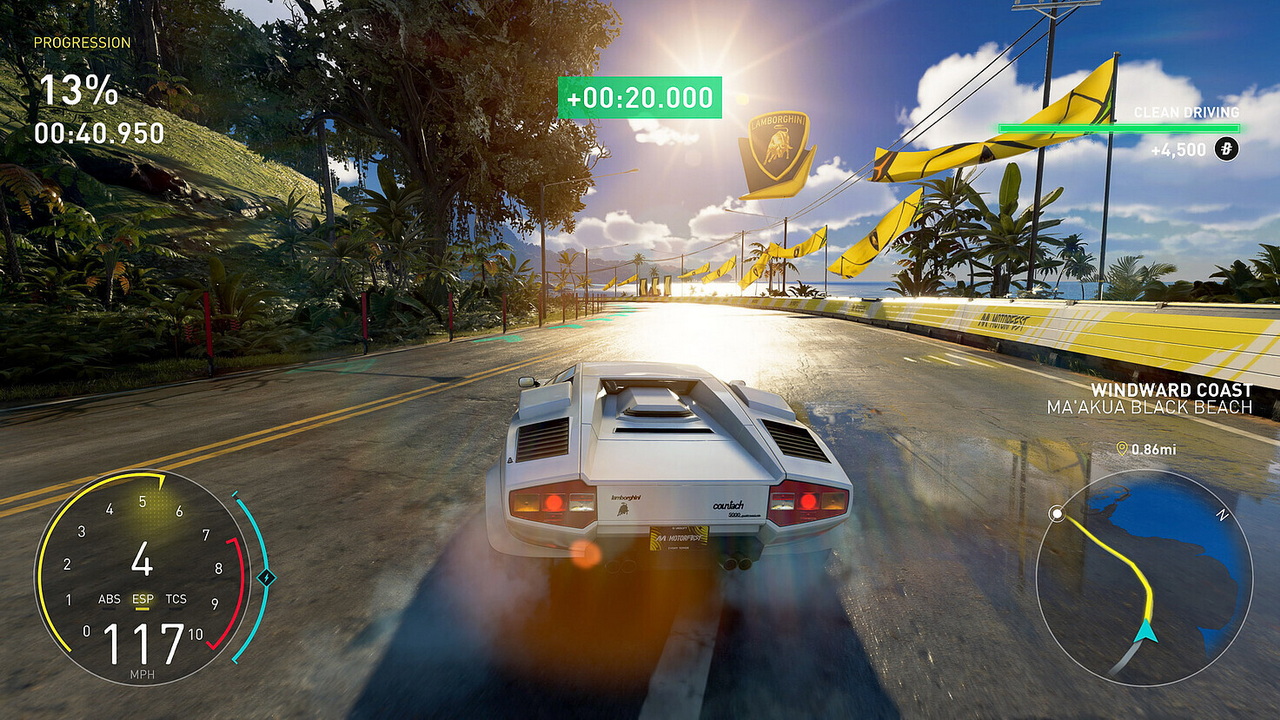
Task: Click the Bucks currency icon
Action: click(1226, 150)
